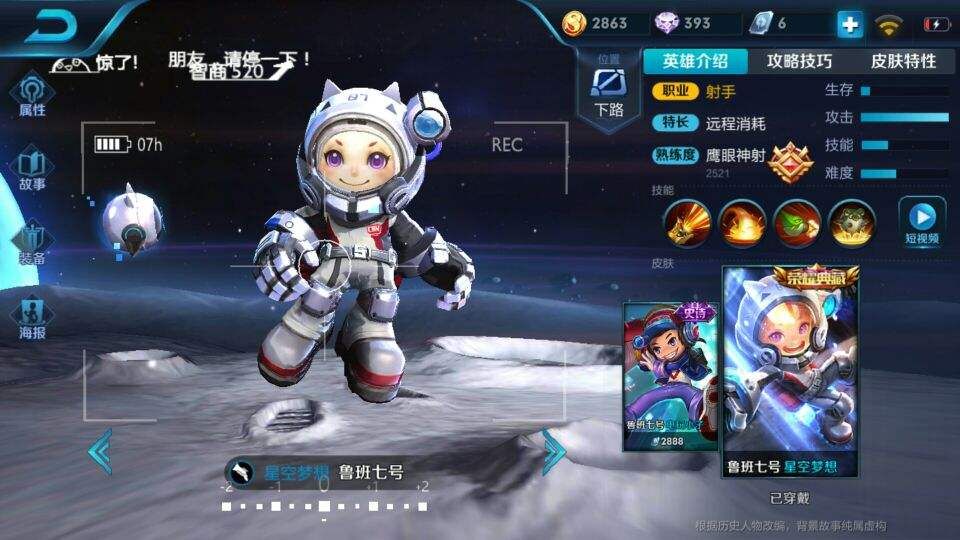Open the 故事 story section
Image resolution: width=960 pixels, height=540 pixels.
32,168
